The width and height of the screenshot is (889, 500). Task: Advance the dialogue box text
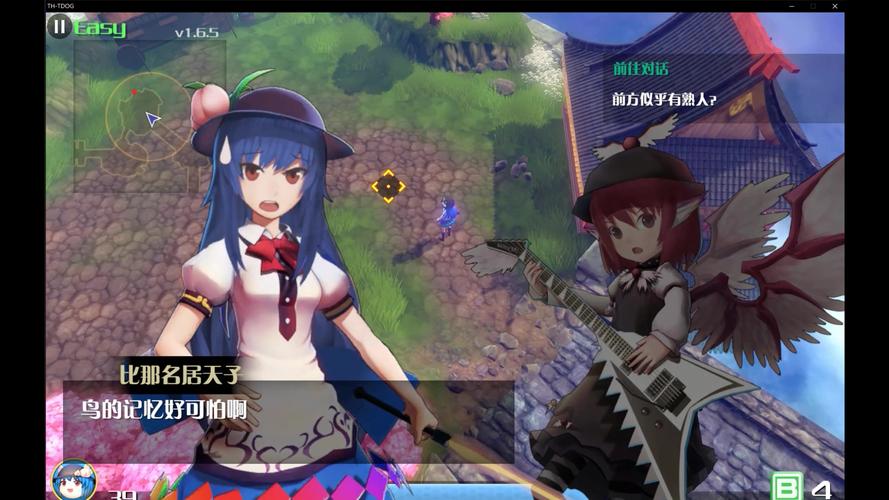pyautogui.click(x=288, y=407)
